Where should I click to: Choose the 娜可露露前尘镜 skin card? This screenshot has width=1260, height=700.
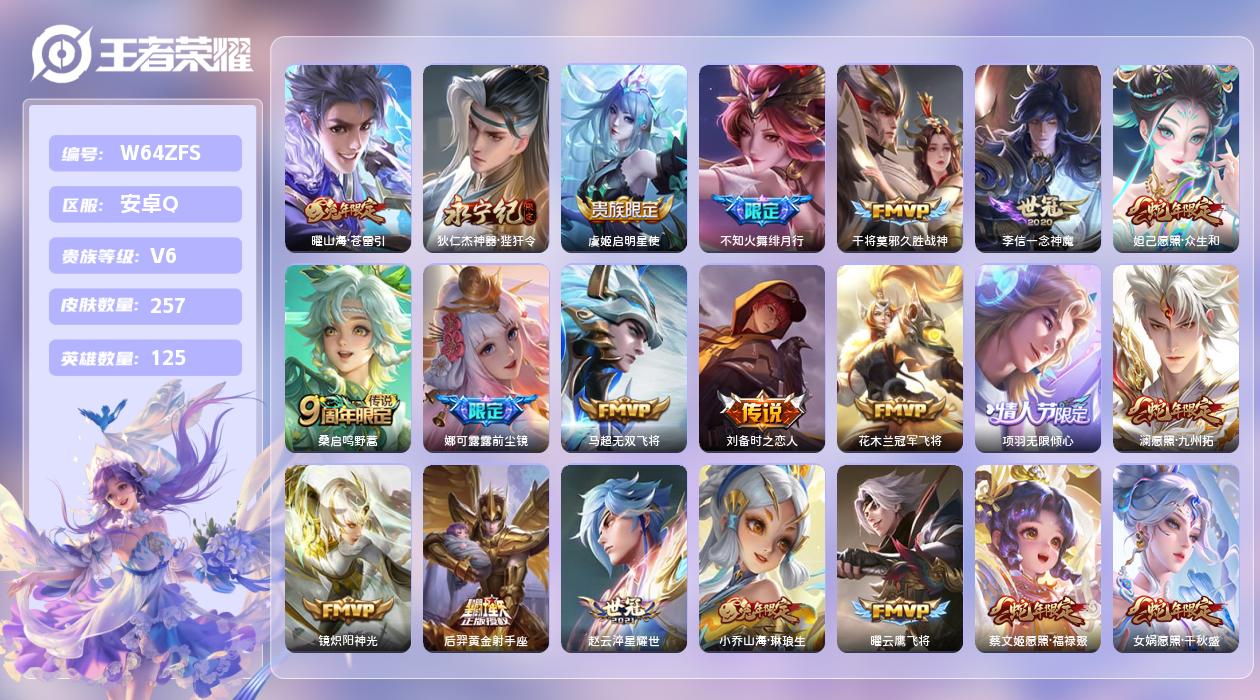[486, 358]
